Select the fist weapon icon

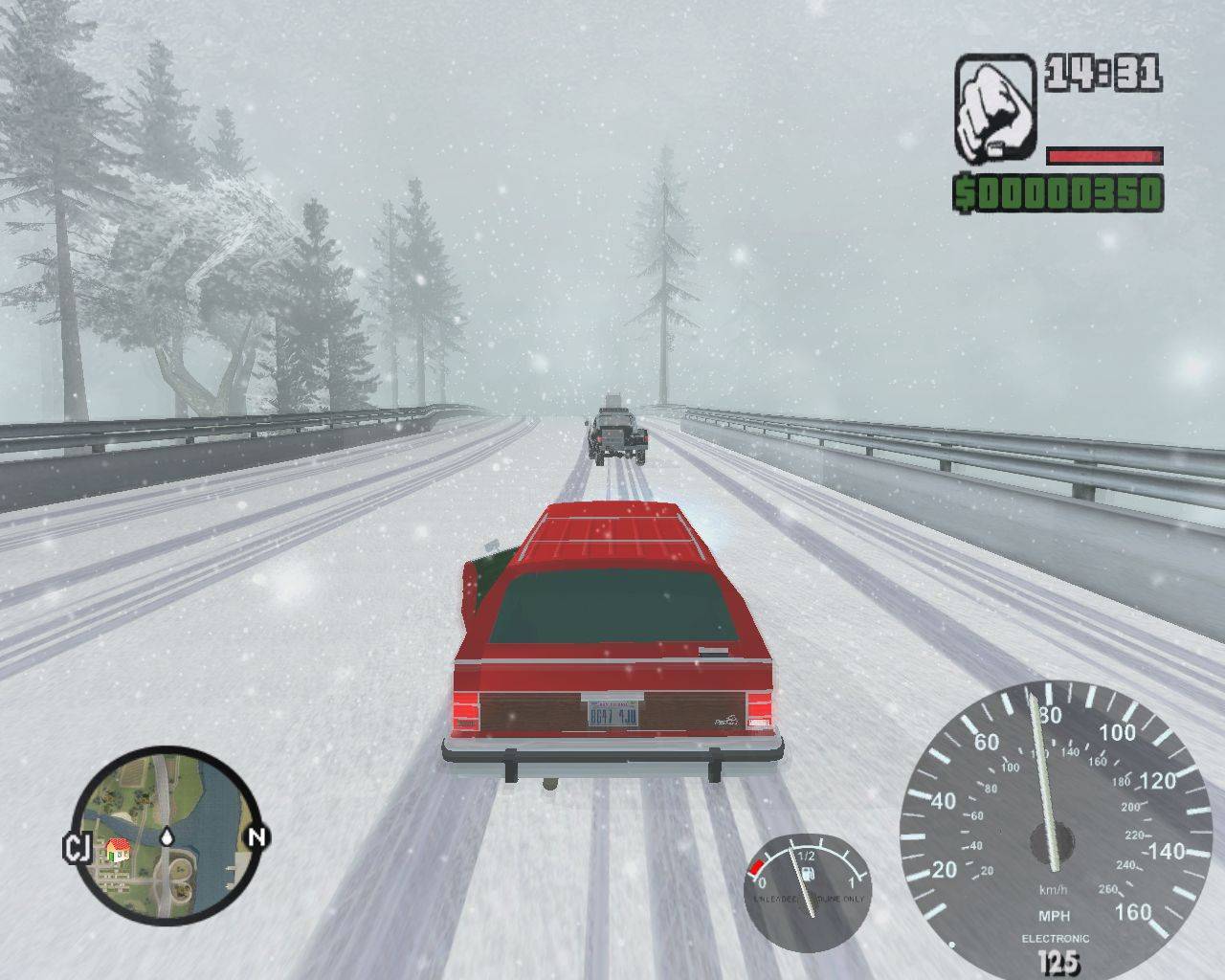[x=995, y=108]
